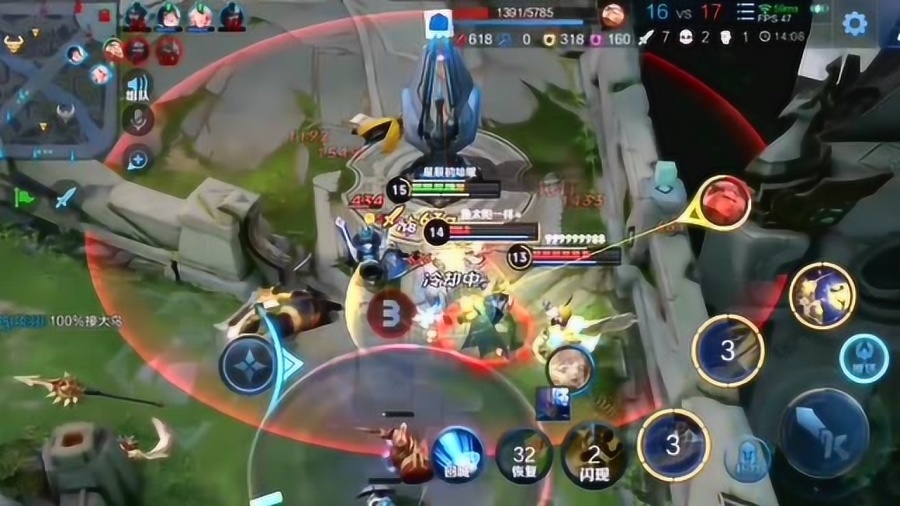Open the settings gear

(854, 23)
